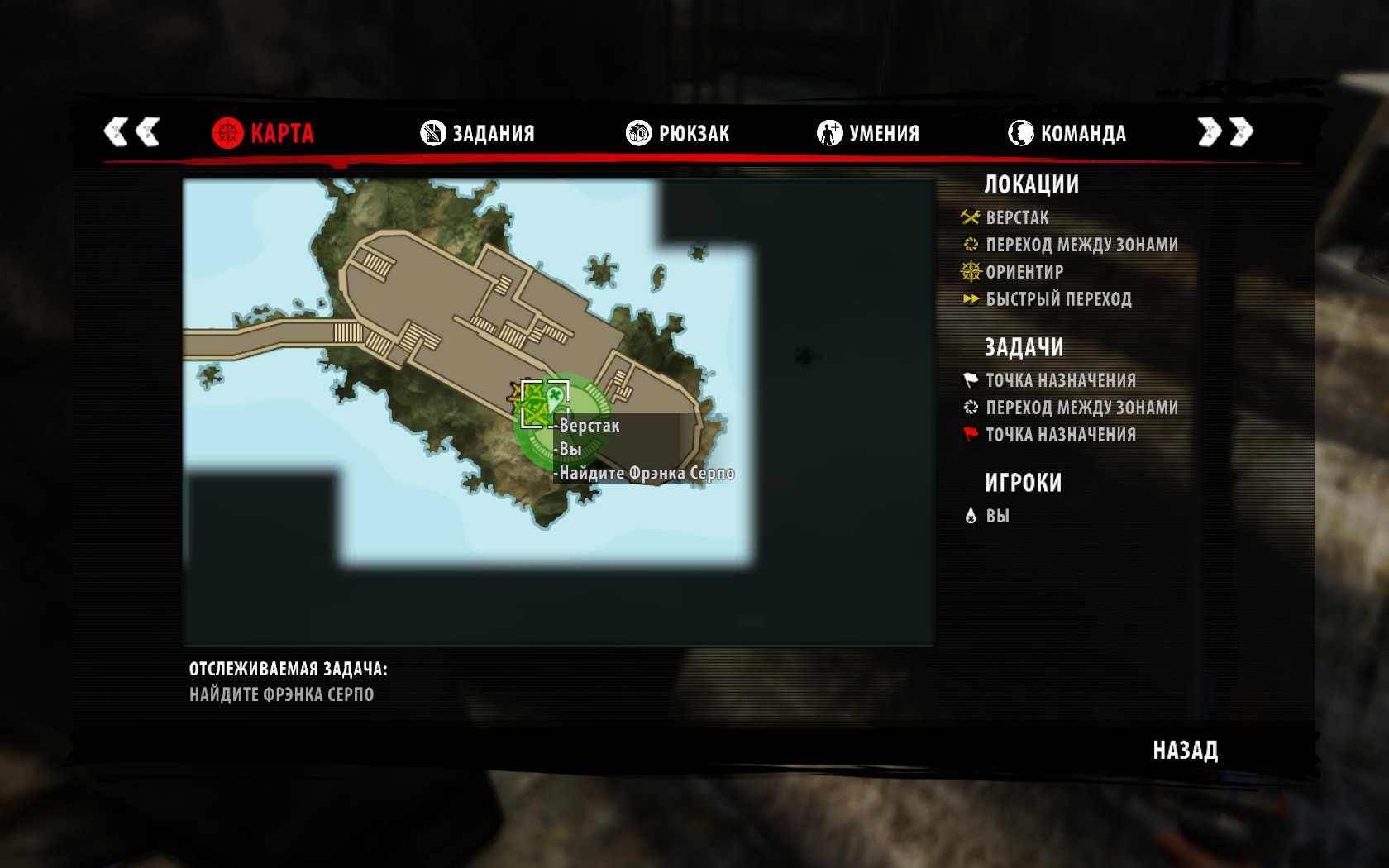The width and height of the screenshot is (1389, 868).
Task: Select the Найдите Фрэнка Серпо map label
Action: (646, 474)
